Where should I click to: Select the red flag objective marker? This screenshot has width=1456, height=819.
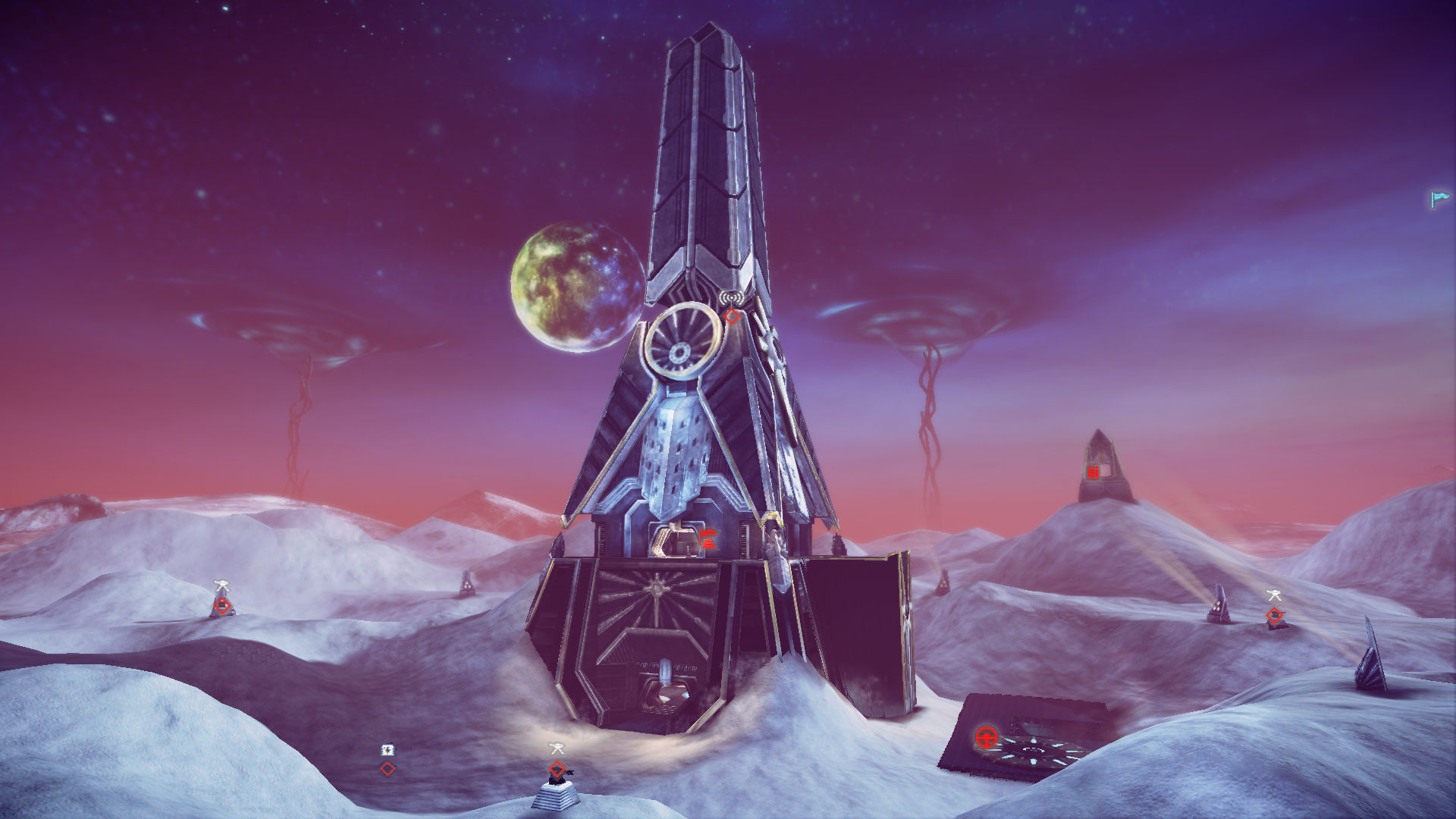tap(709, 541)
